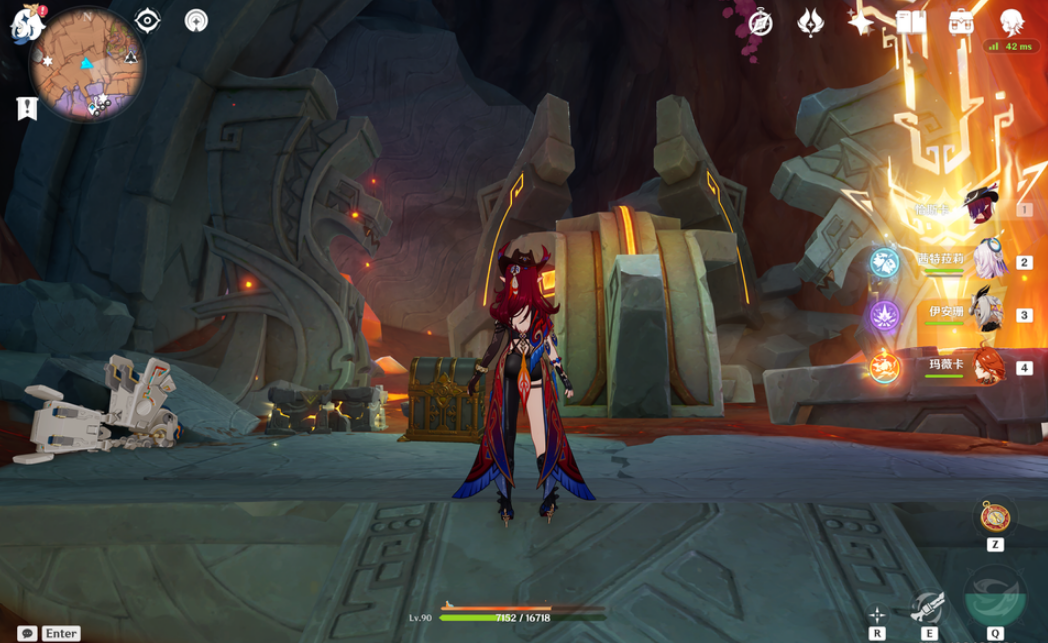
Task: Trigger the four-point star icon left of the skill
Action: [x=877, y=614]
